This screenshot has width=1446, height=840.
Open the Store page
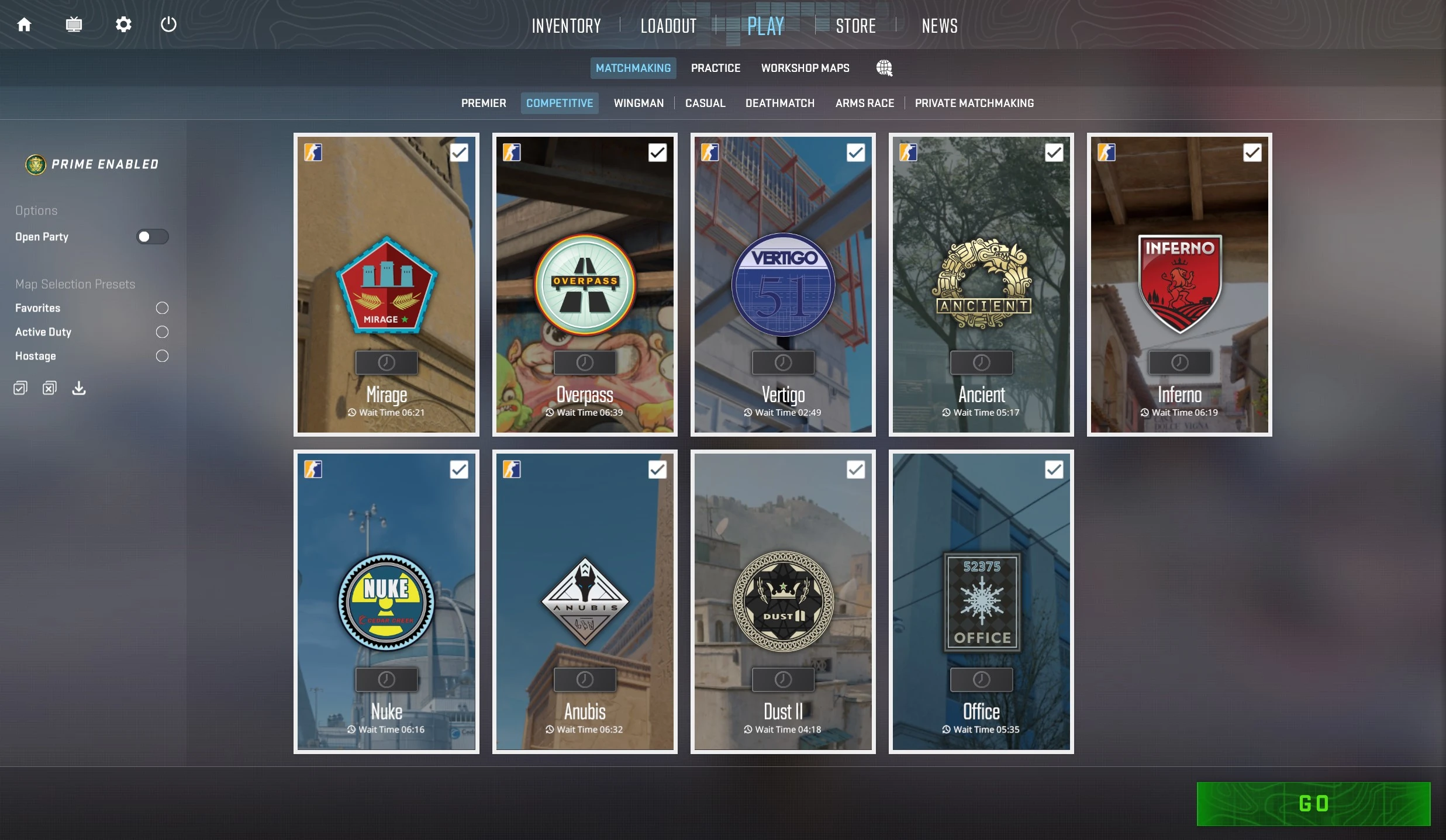pyautogui.click(x=855, y=26)
